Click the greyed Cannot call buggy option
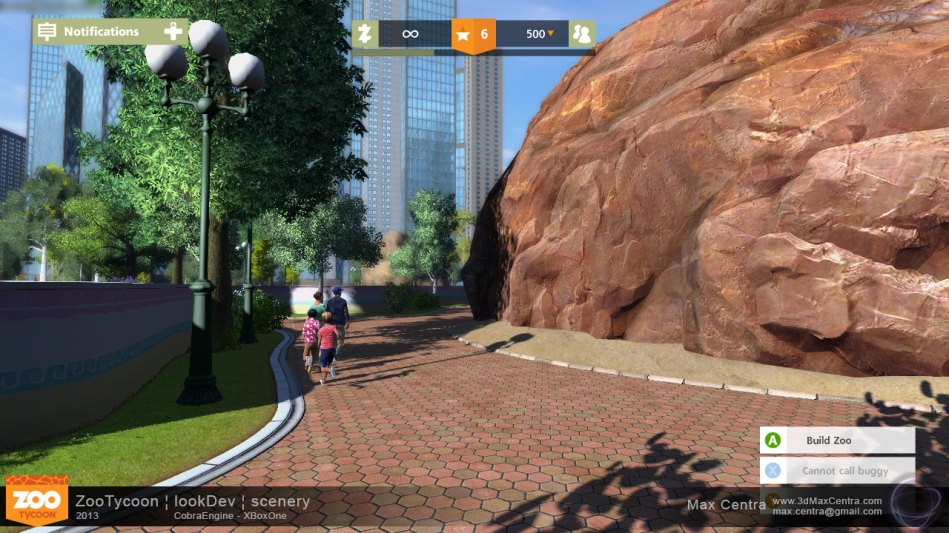 point(837,470)
